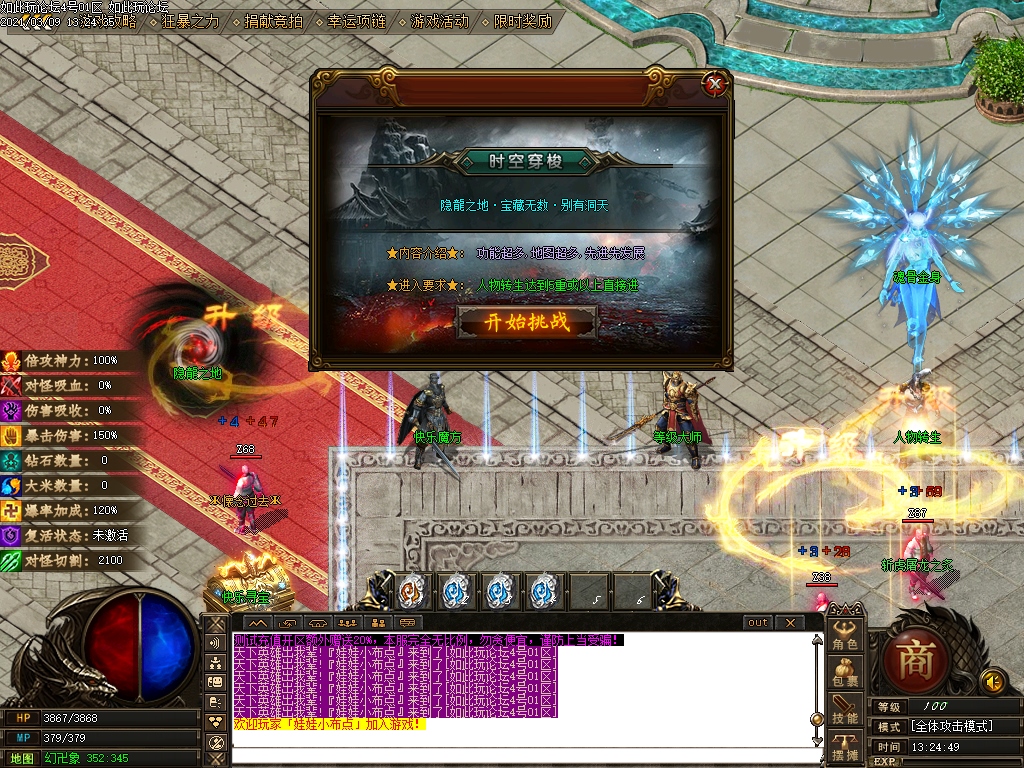Open the 摆摊 stall button

(x=846, y=747)
